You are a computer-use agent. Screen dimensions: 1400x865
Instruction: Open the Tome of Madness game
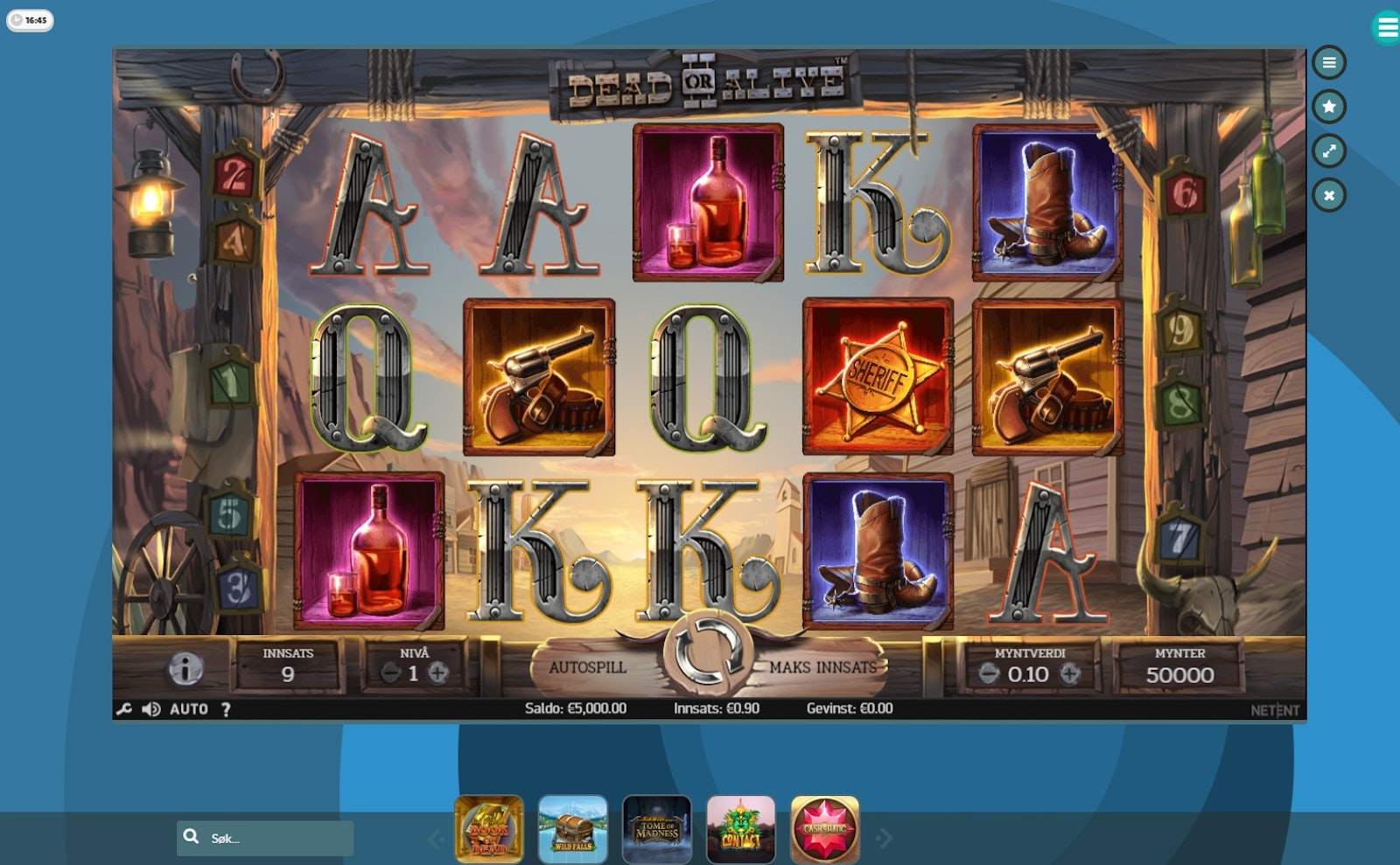coord(657,829)
